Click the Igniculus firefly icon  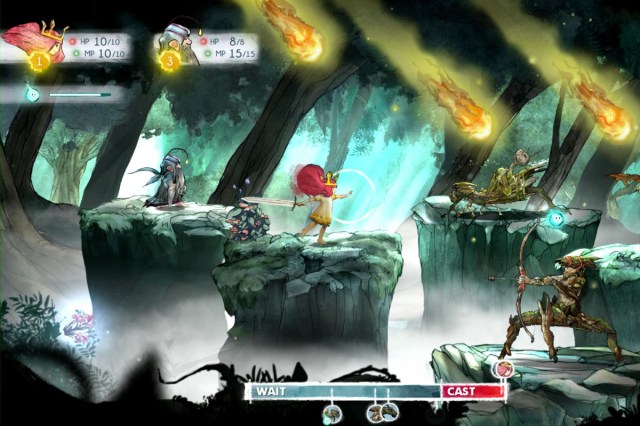tap(31, 92)
